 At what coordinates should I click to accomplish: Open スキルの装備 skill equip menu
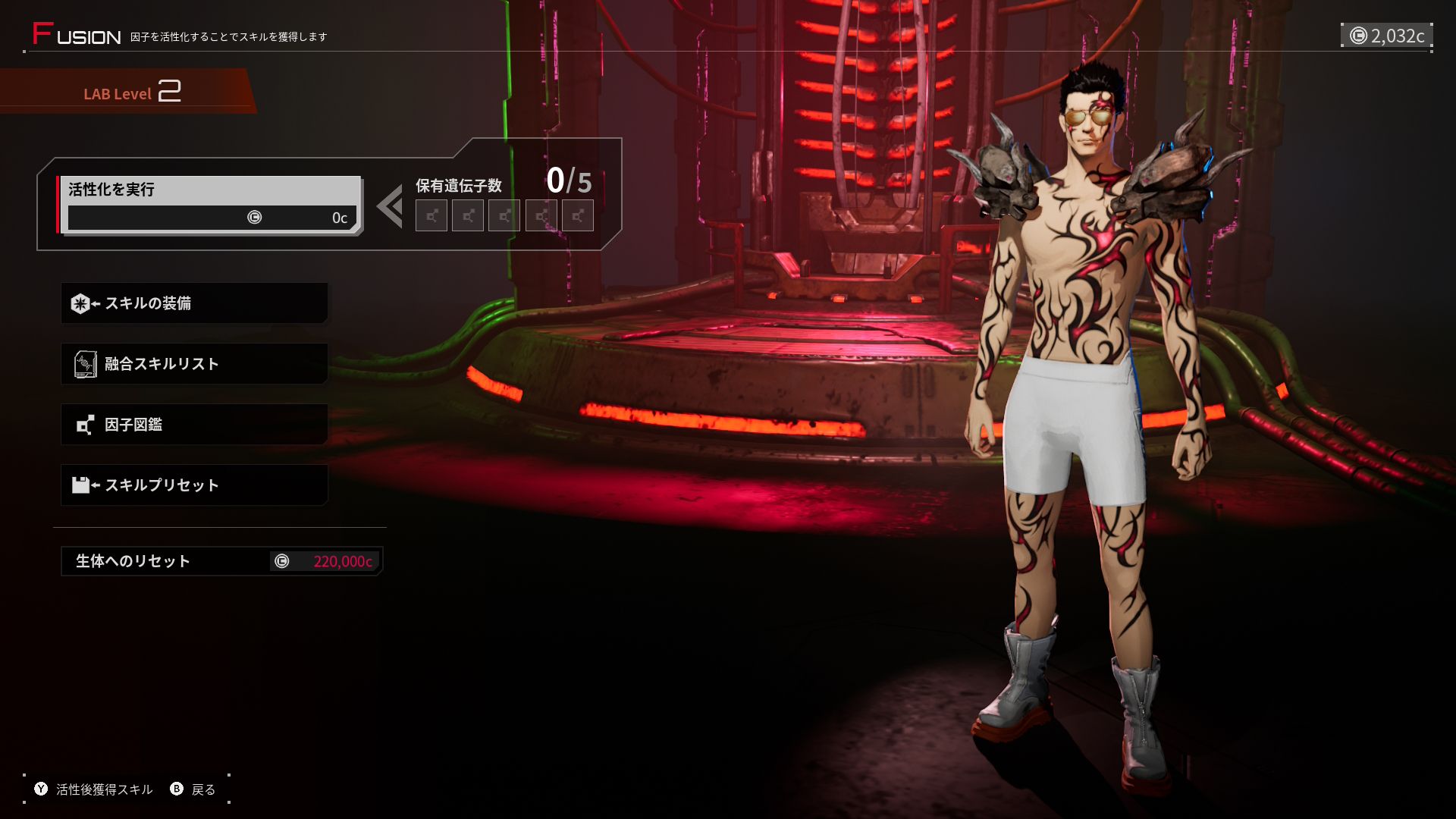point(194,303)
